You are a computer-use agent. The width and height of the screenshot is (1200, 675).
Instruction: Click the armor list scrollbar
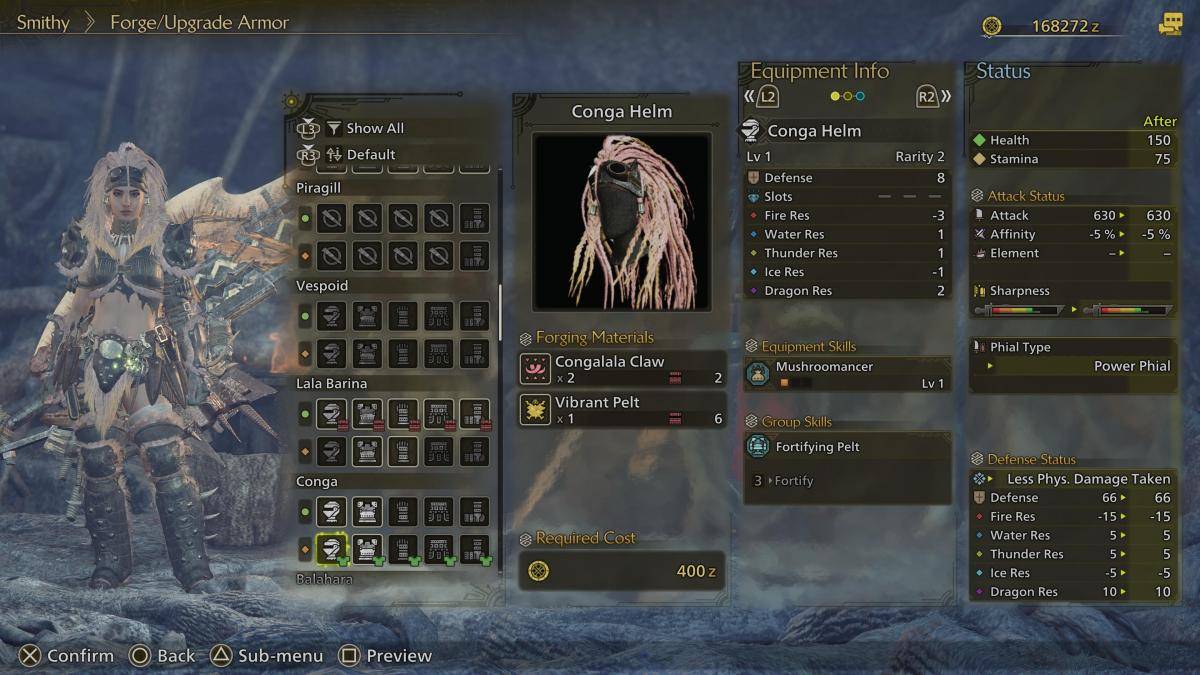pos(501,310)
